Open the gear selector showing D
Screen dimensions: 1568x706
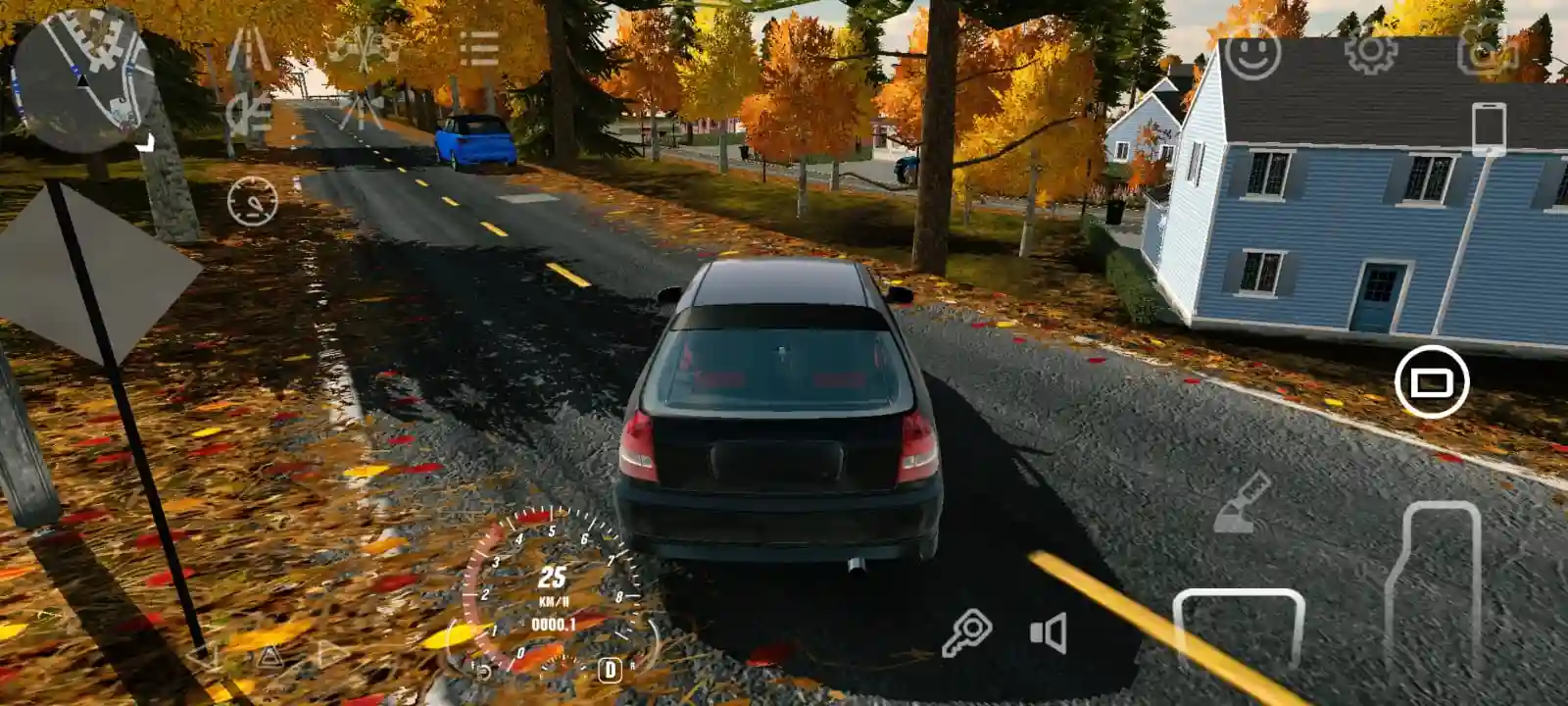[611, 671]
